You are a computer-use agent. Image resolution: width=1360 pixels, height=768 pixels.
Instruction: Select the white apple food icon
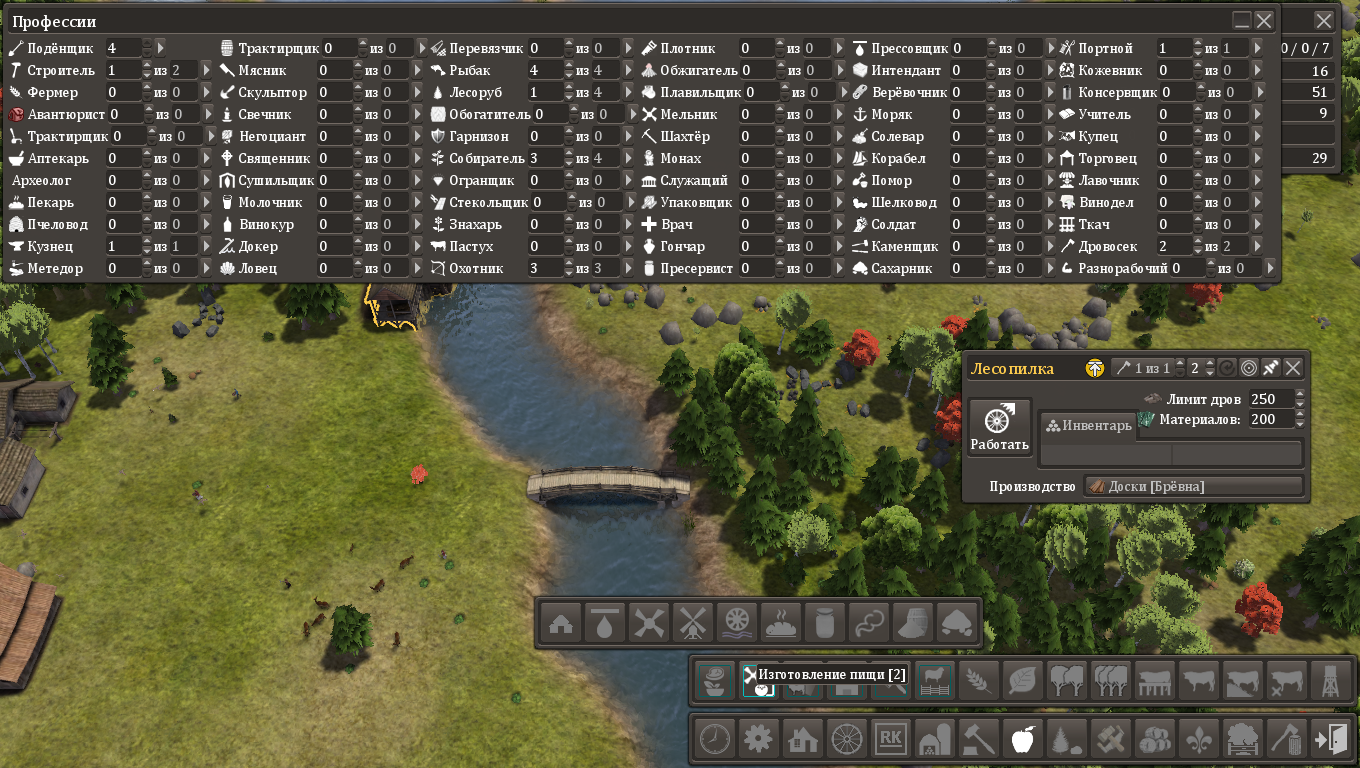pos(1022,740)
